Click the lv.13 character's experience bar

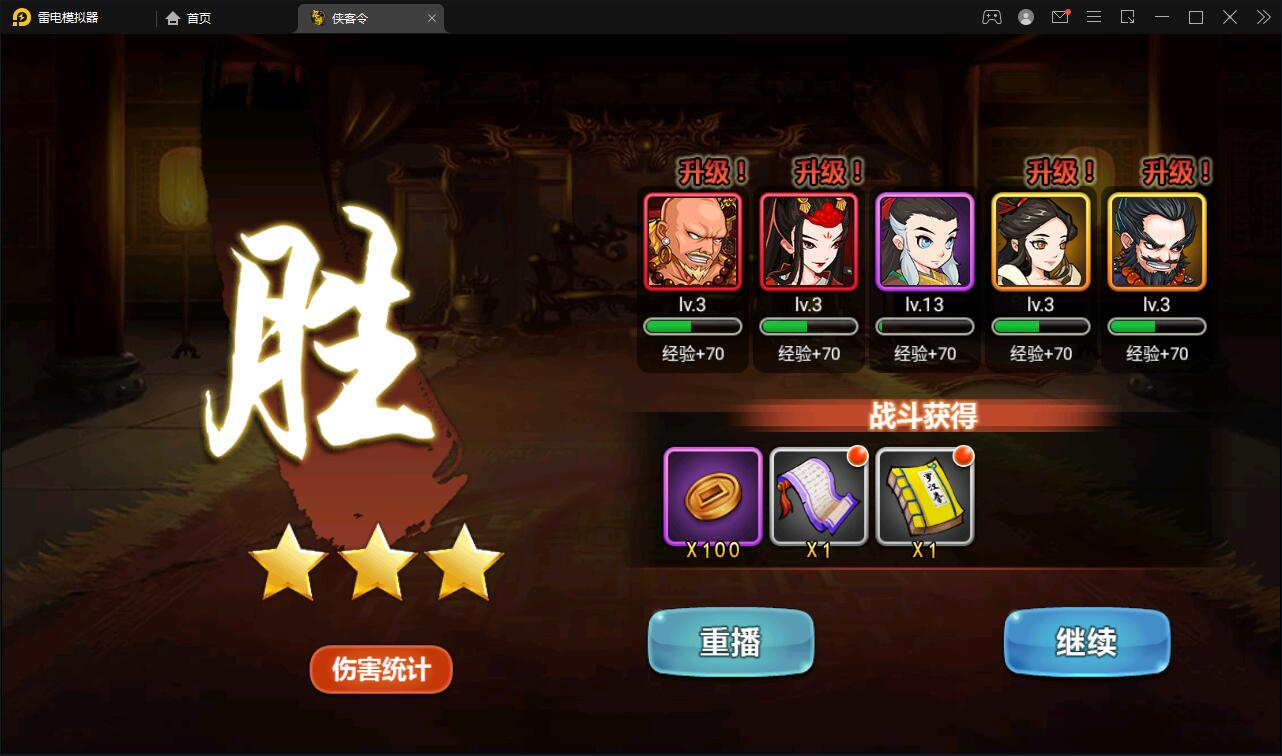[924, 325]
